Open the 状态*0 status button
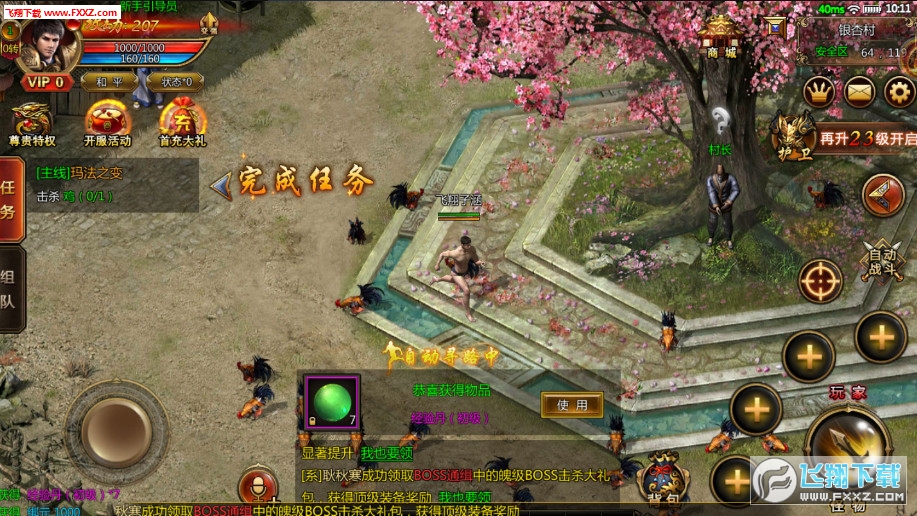Screen dimensions: 917x516 click(x=177, y=81)
